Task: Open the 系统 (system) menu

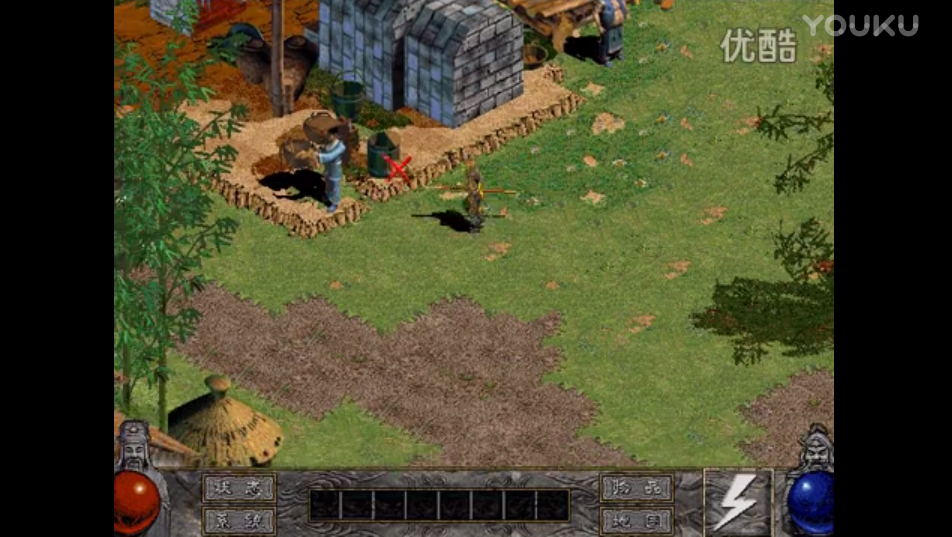Action: tap(239, 520)
